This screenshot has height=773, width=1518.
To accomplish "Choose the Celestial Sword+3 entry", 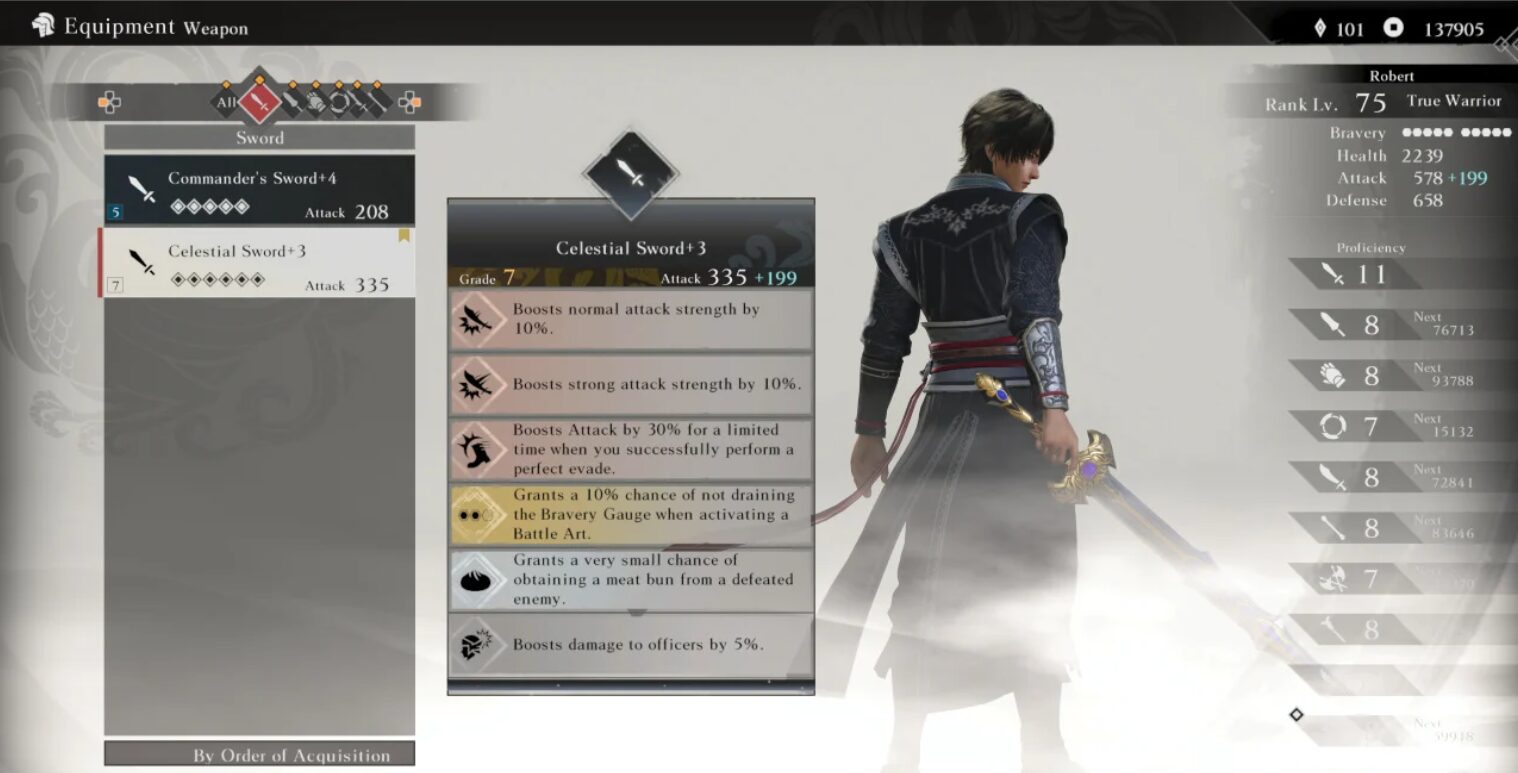I will [259, 263].
